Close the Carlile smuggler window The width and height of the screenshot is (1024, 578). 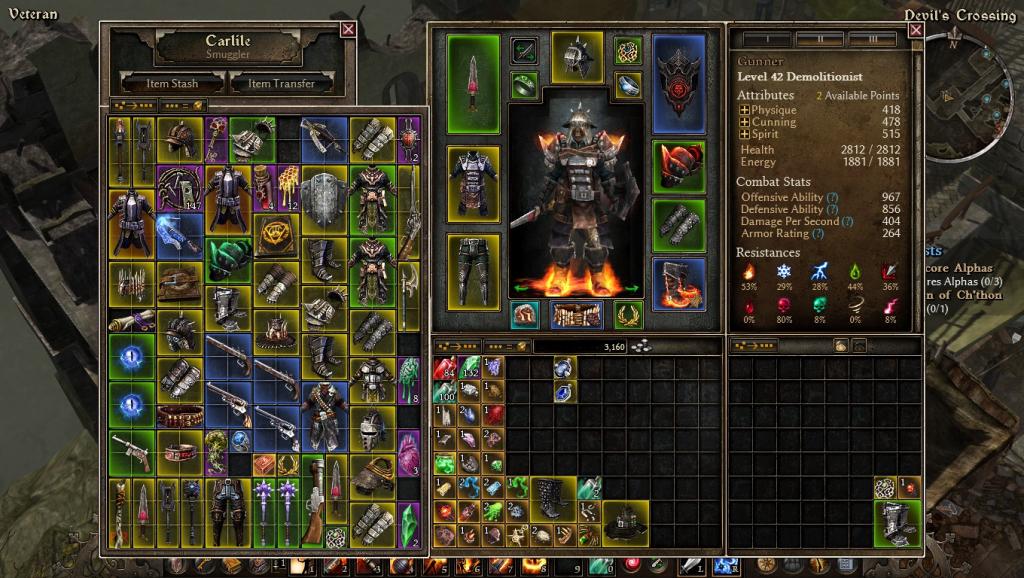(348, 29)
